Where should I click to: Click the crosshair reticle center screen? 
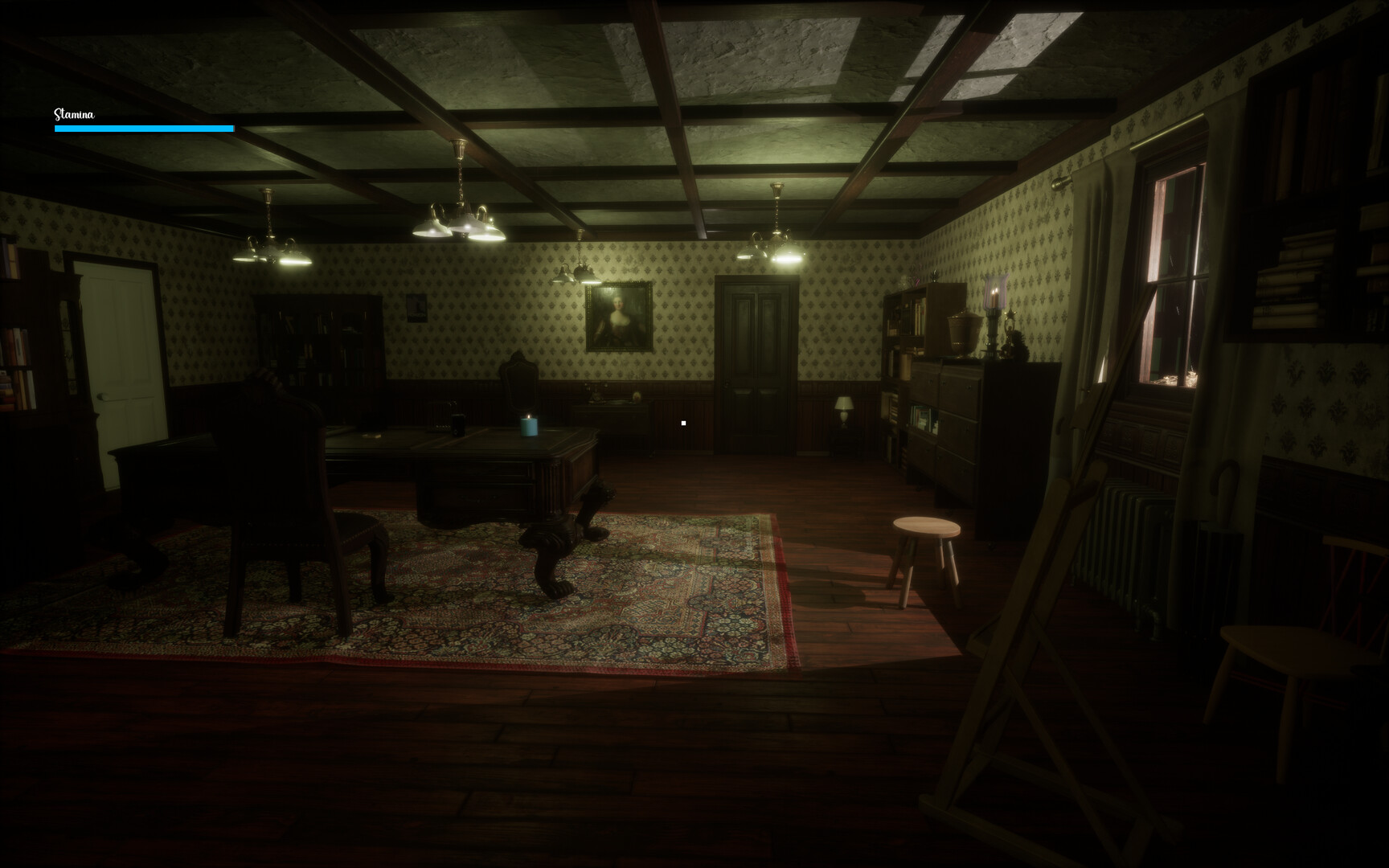683,422
